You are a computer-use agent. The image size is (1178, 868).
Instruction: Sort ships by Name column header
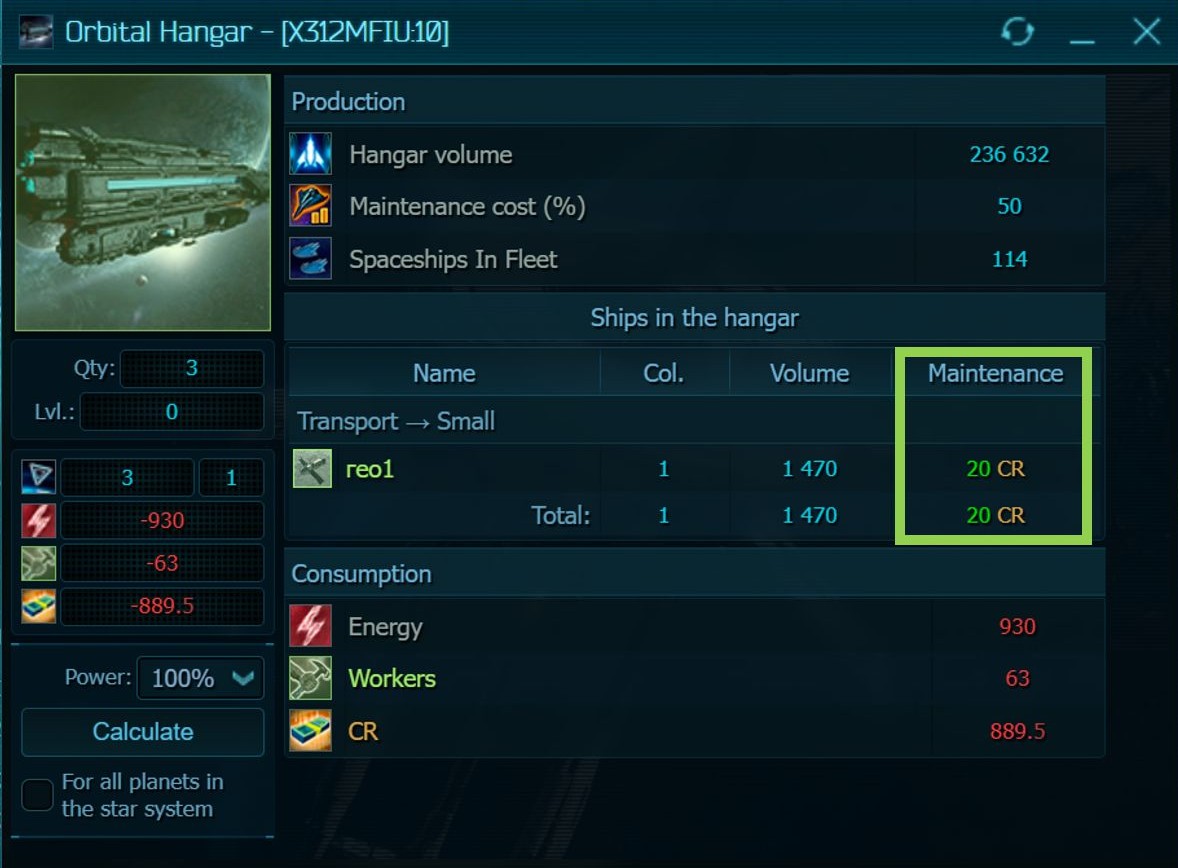click(x=444, y=374)
